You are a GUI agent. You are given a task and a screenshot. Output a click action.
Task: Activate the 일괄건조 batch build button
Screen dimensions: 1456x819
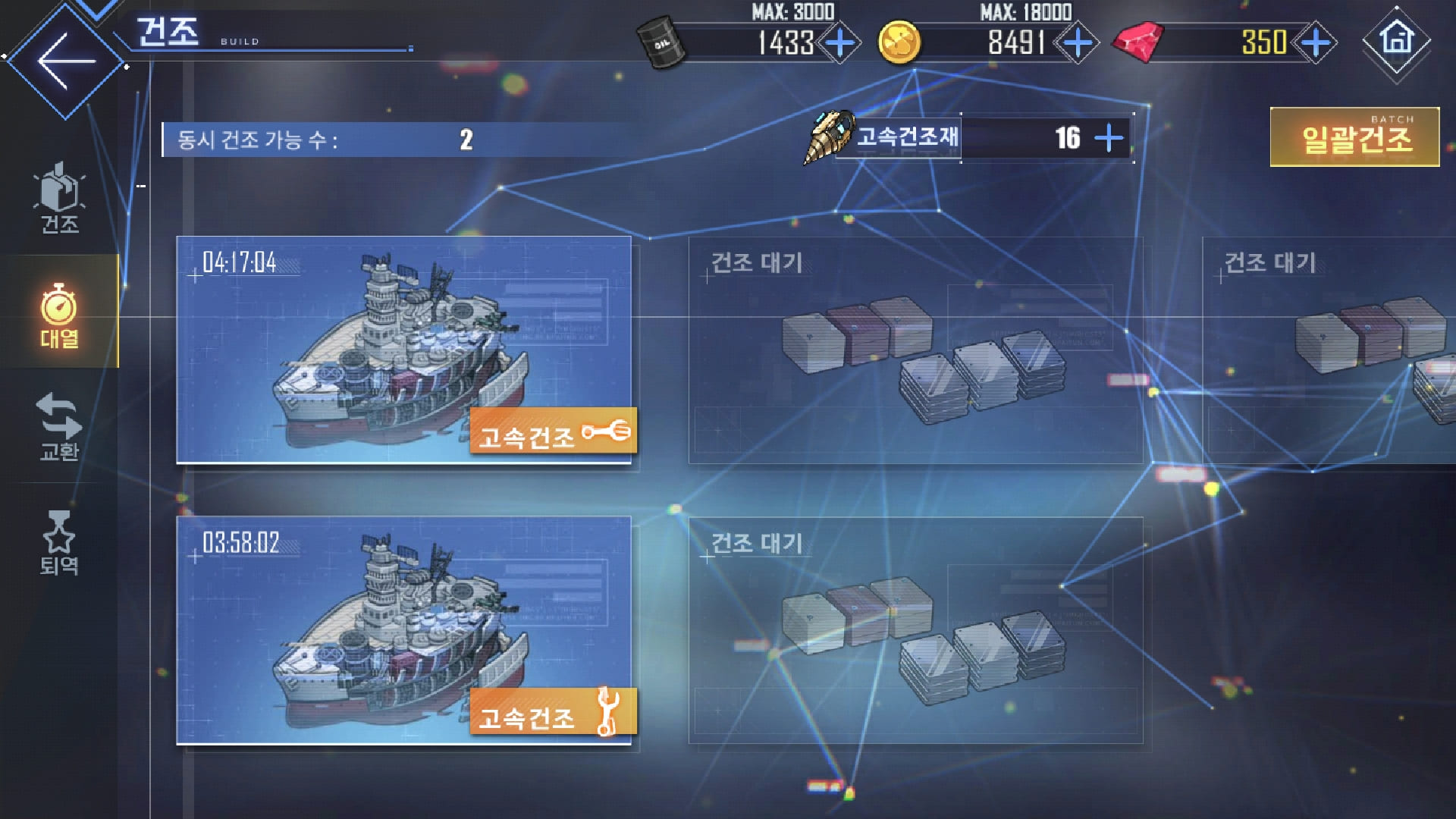[x=1355, y=137]
